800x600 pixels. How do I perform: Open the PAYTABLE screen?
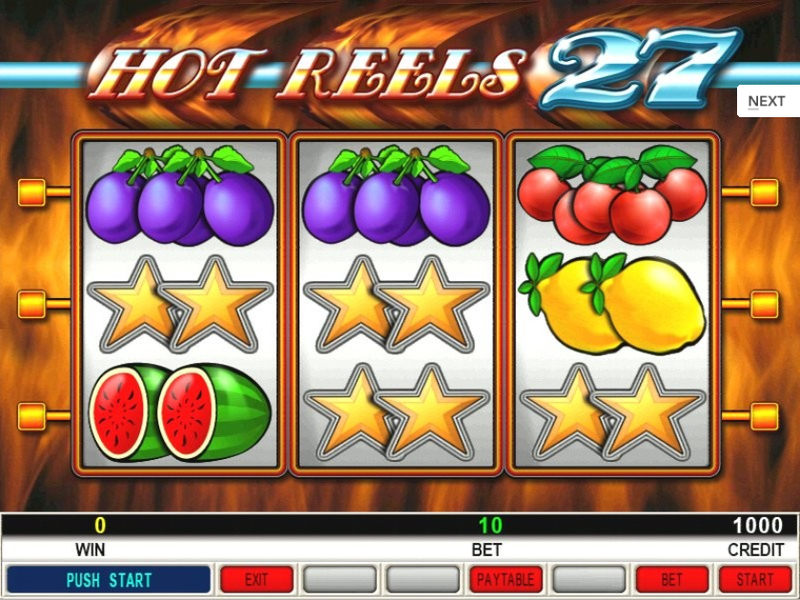click(x=507, y=579)
